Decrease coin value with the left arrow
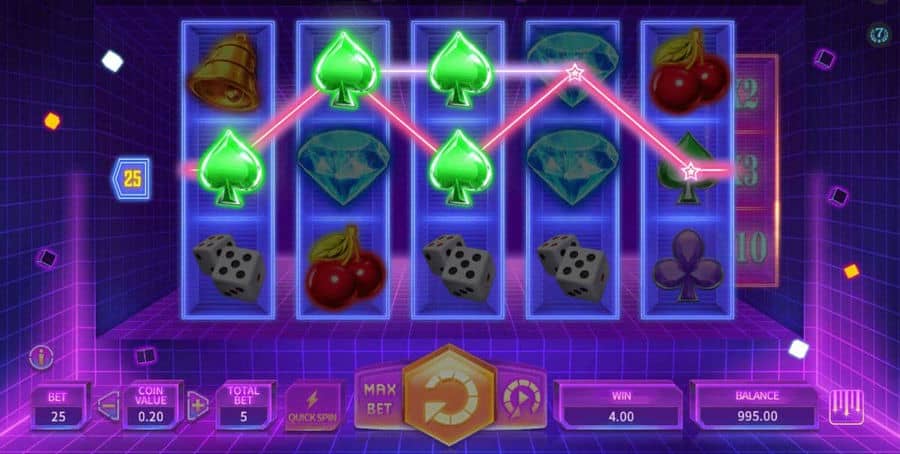Screen dimensions: 900x454 coord(107,404)
